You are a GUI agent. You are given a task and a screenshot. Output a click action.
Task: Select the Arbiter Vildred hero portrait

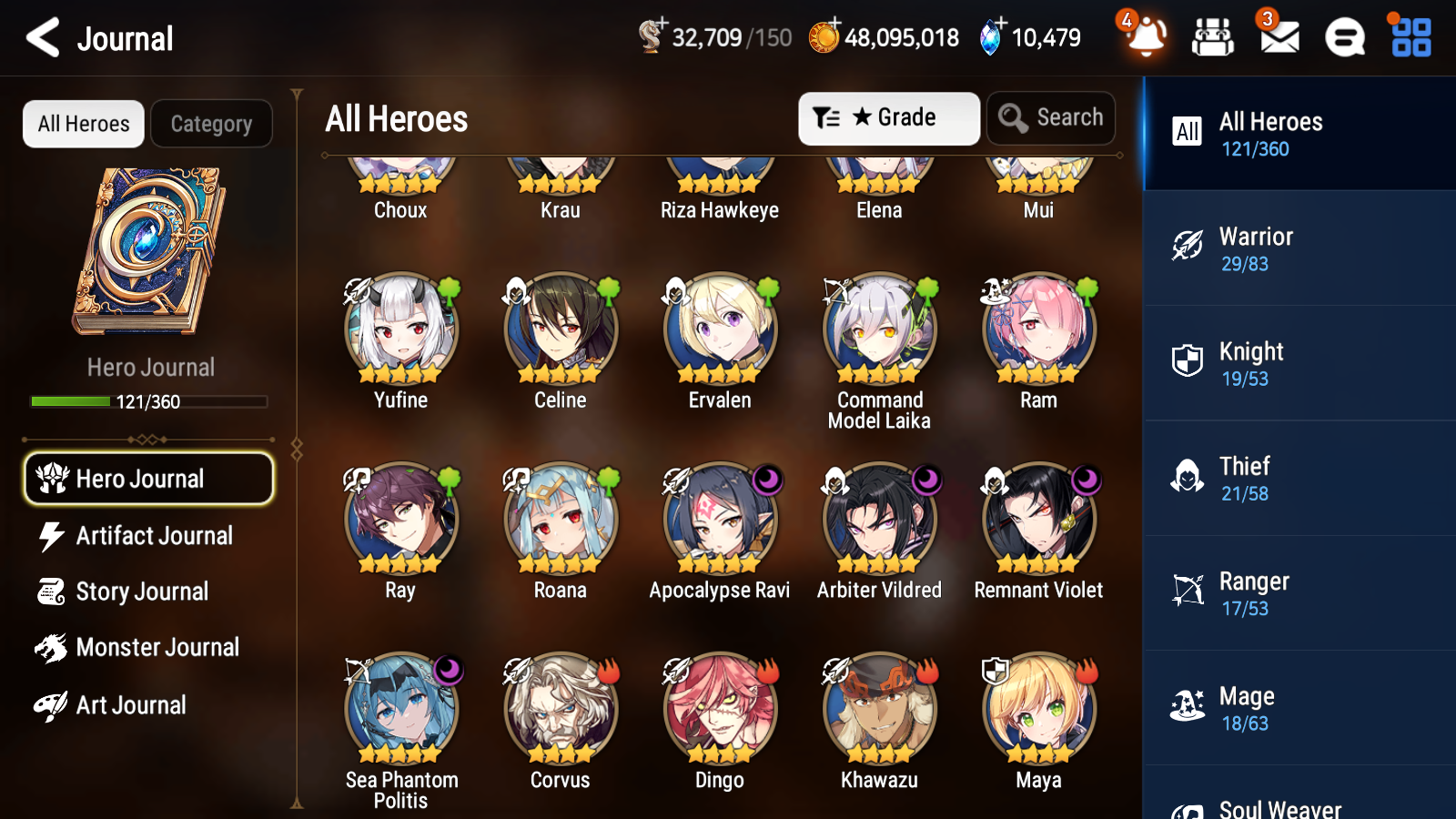[878, 519]
